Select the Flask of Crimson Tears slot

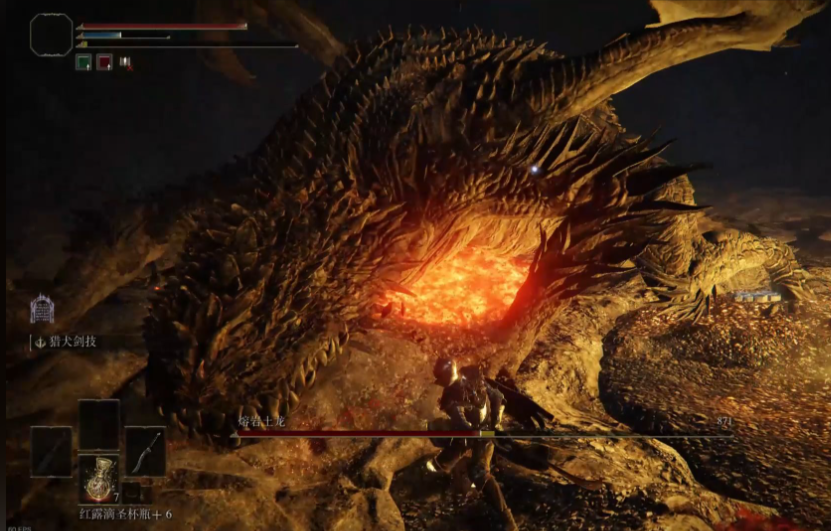click(x=99, y=477)
